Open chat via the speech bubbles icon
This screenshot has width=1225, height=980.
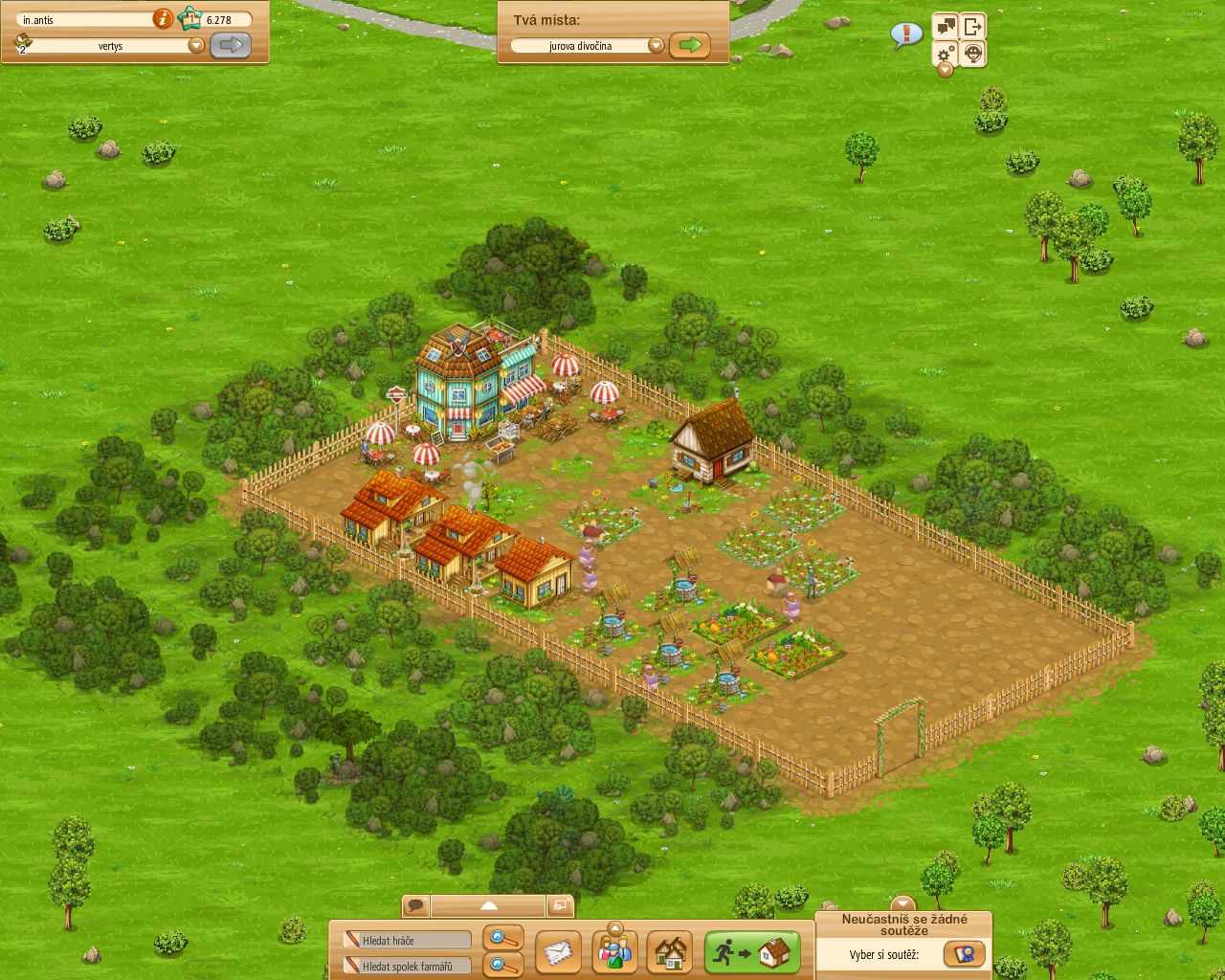946,26
